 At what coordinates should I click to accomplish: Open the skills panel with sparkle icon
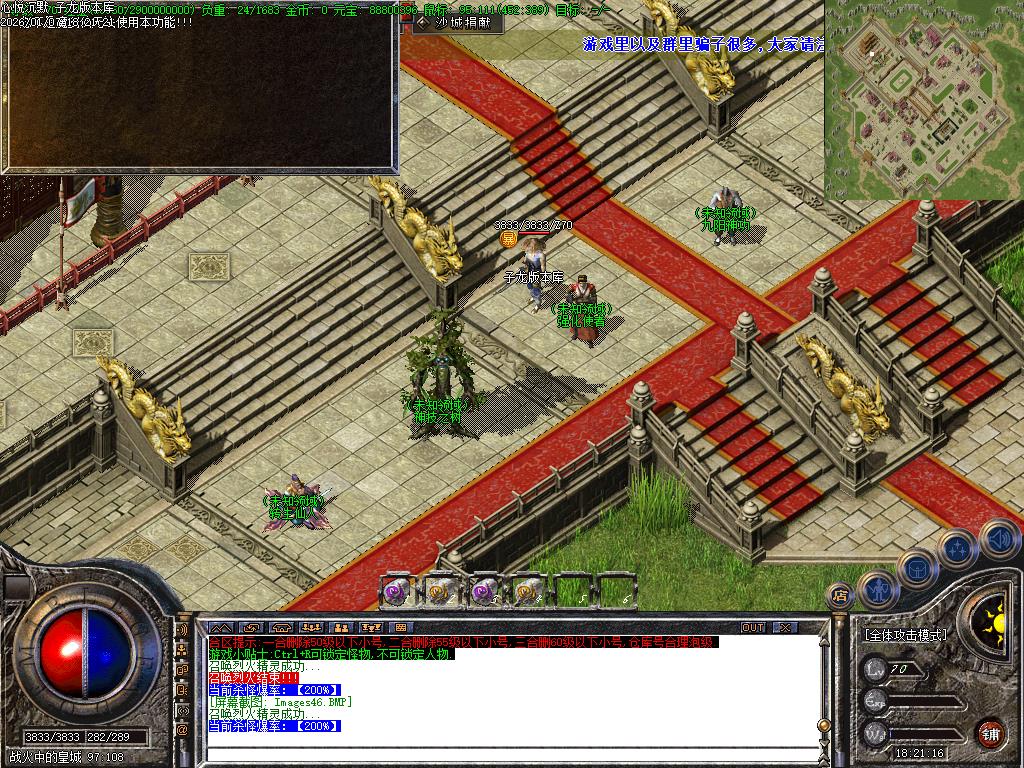(957, 548)
